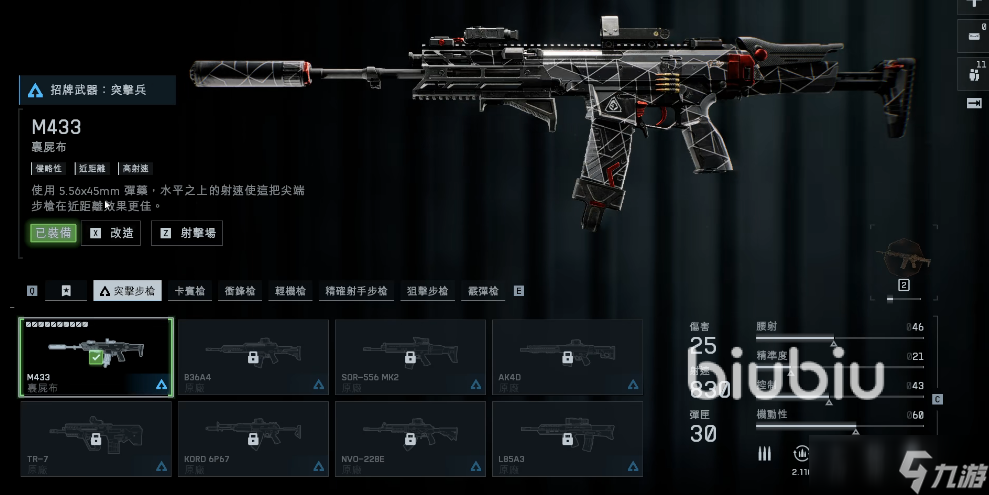Choose the 精確射手步槍 marksman rifle tab

(355, 291)
